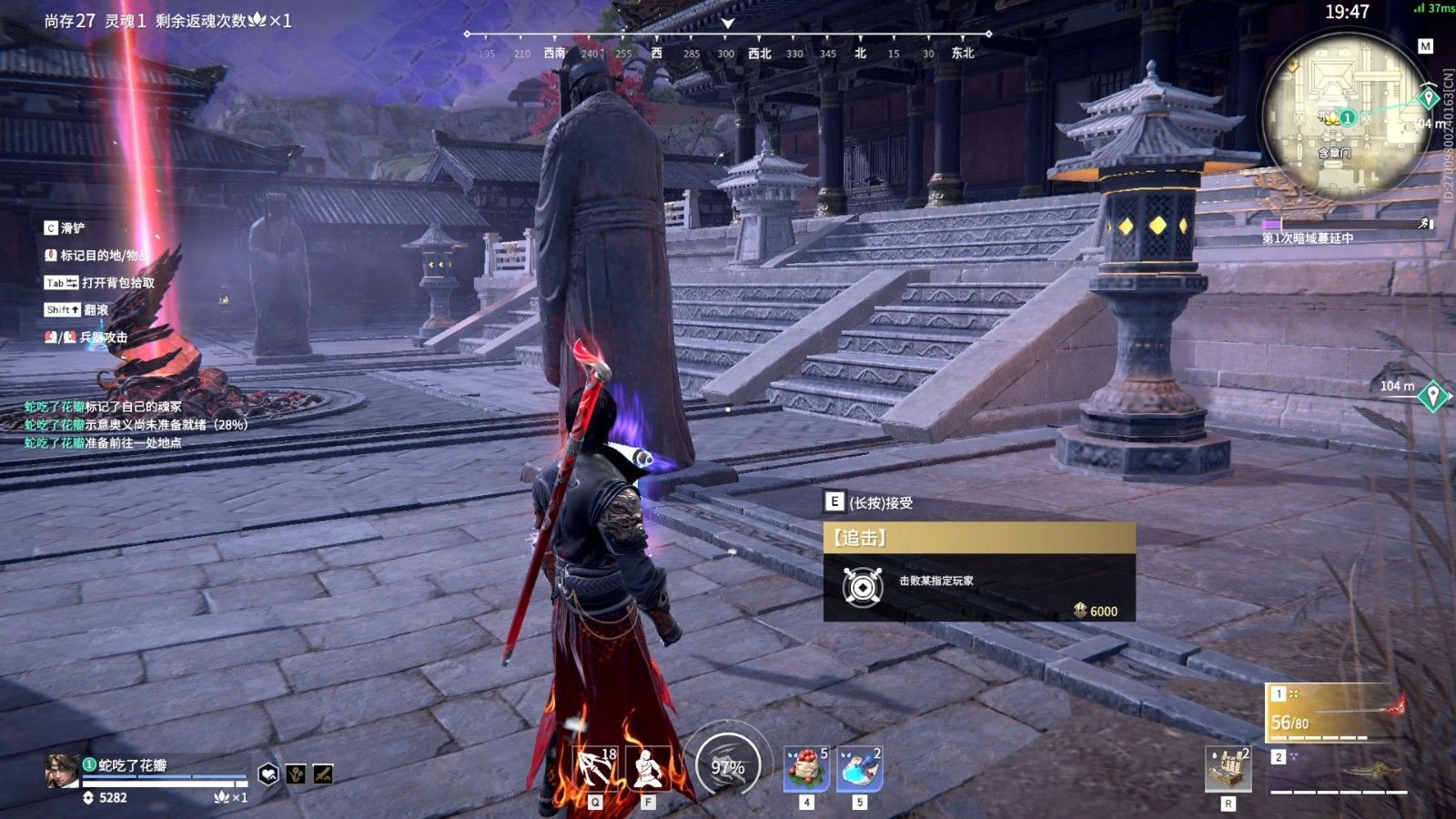Select the flower-shaped buff icon
The height and width of the screenshot is (819, 1456).
pos(296,773)
